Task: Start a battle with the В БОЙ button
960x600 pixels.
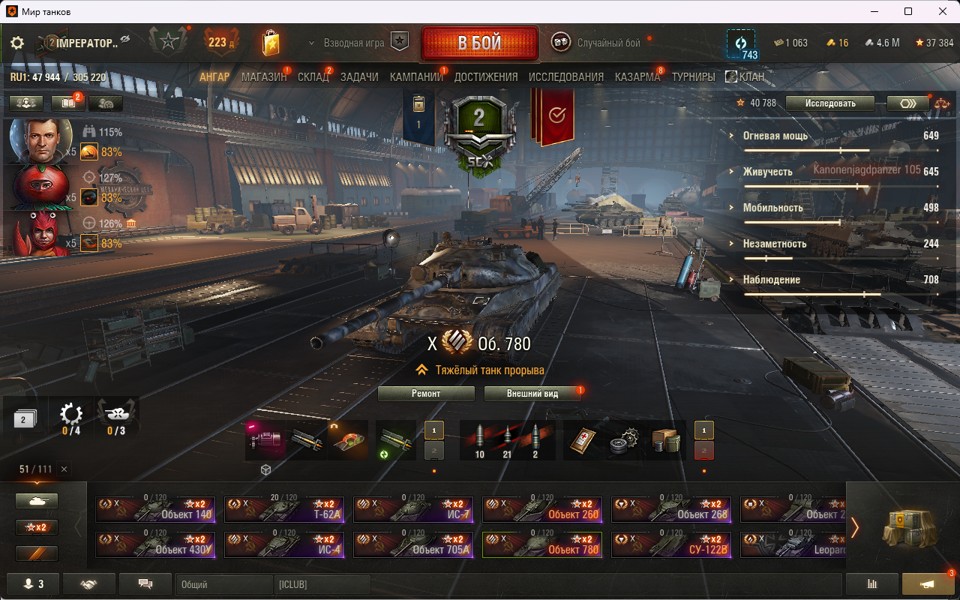Action: pyautogui.click(x=480, y=43)
